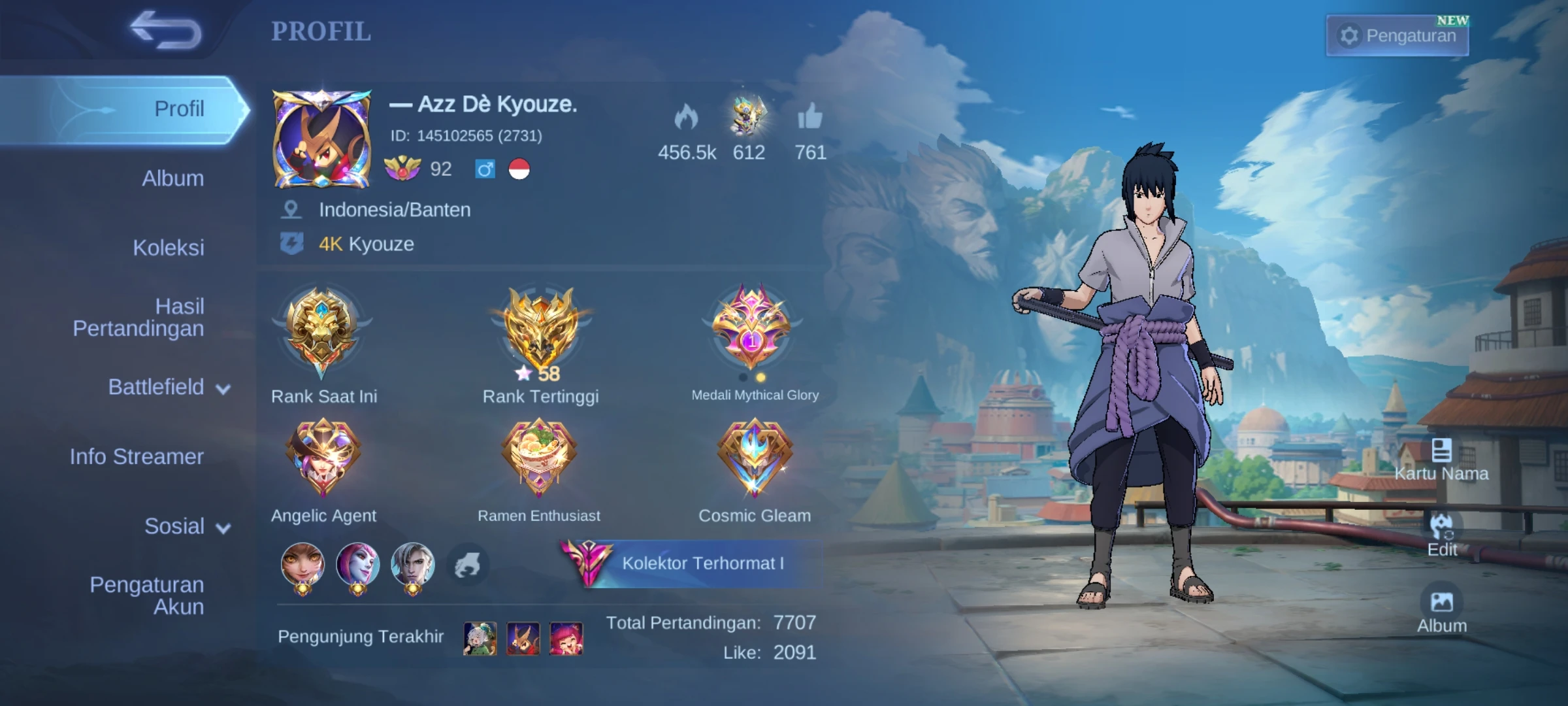Viewport: 1568px width, 706px height.
Task: Select the male gender symbol
Action: (483, 169)
